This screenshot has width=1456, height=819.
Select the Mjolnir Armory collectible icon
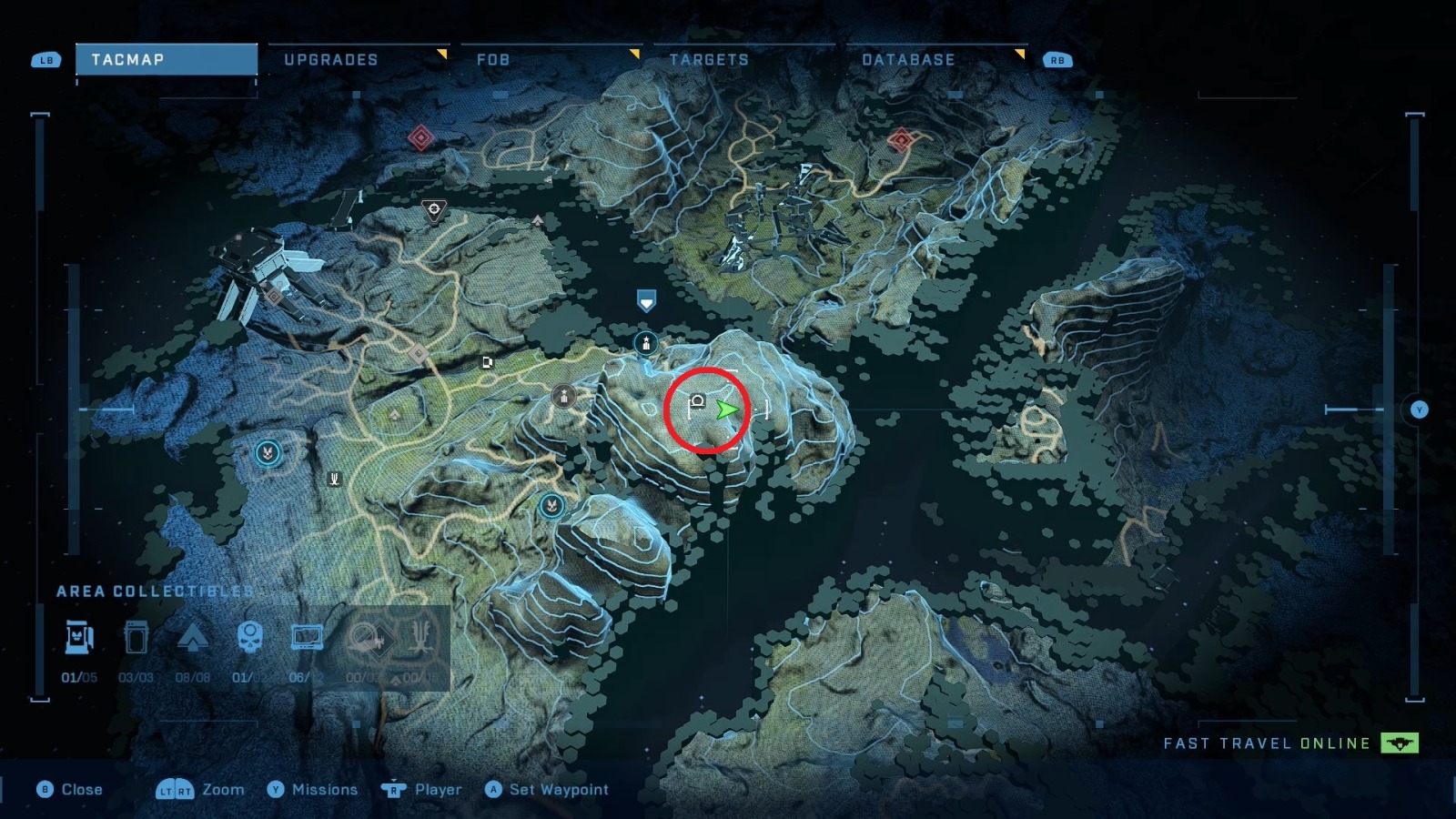[80, 637]
